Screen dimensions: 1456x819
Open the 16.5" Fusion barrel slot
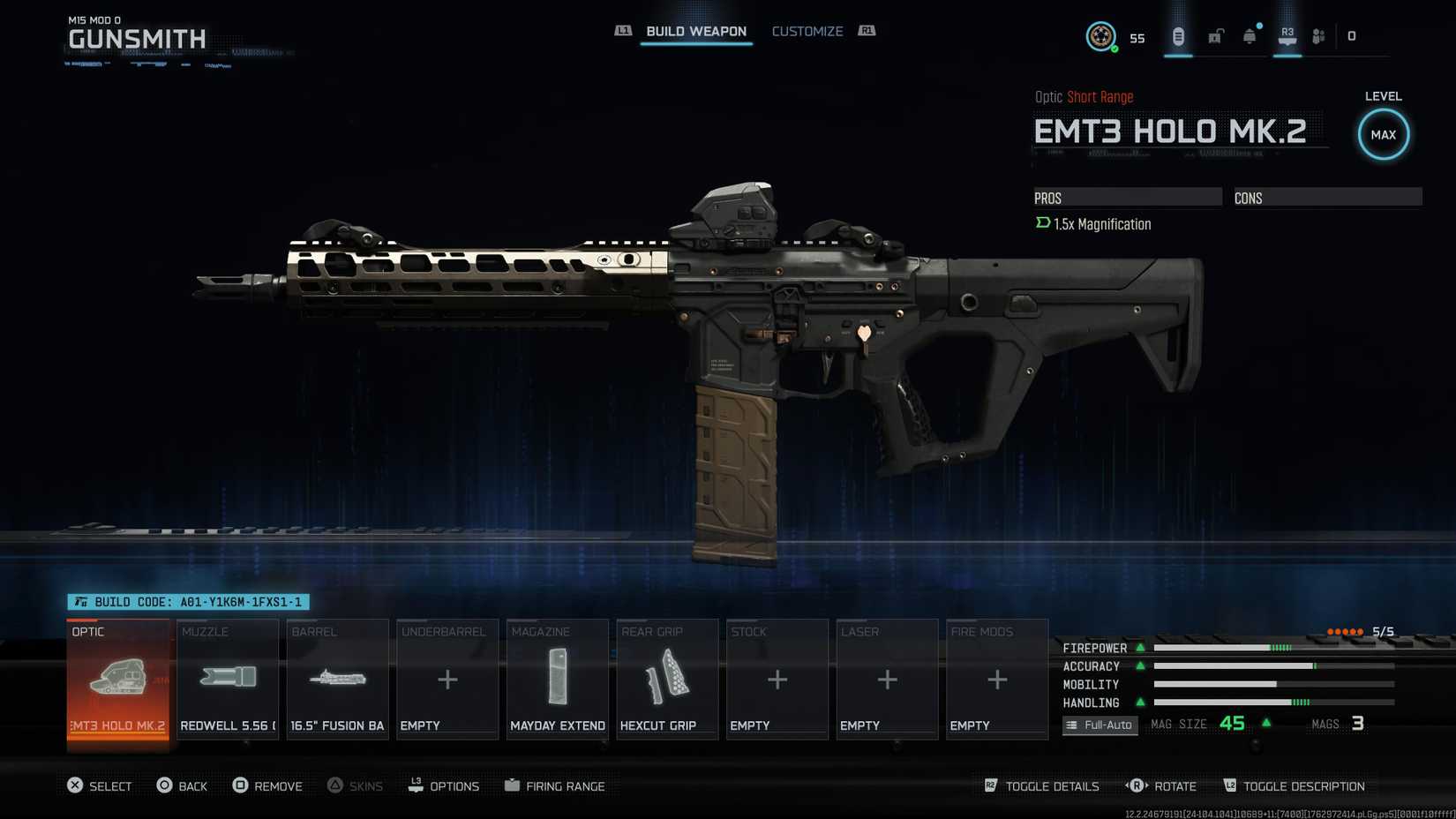point(337,680)
